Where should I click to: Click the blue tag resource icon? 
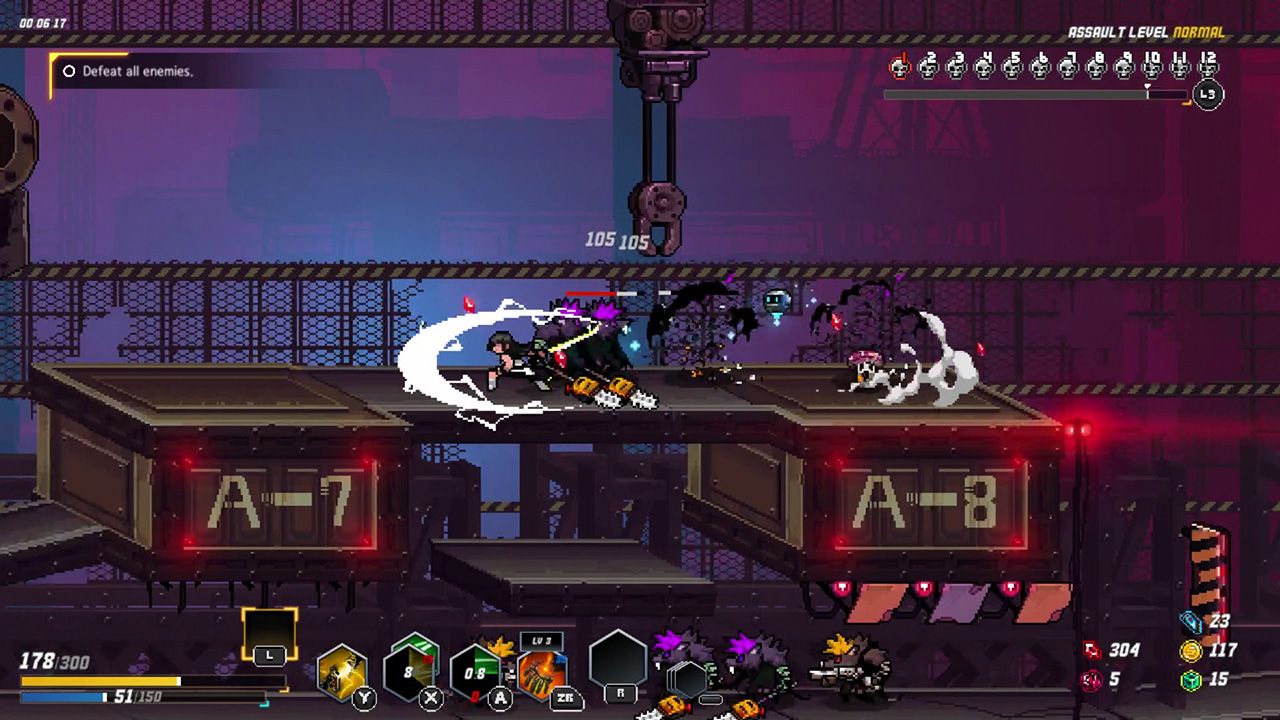[x=1191, y=622]
